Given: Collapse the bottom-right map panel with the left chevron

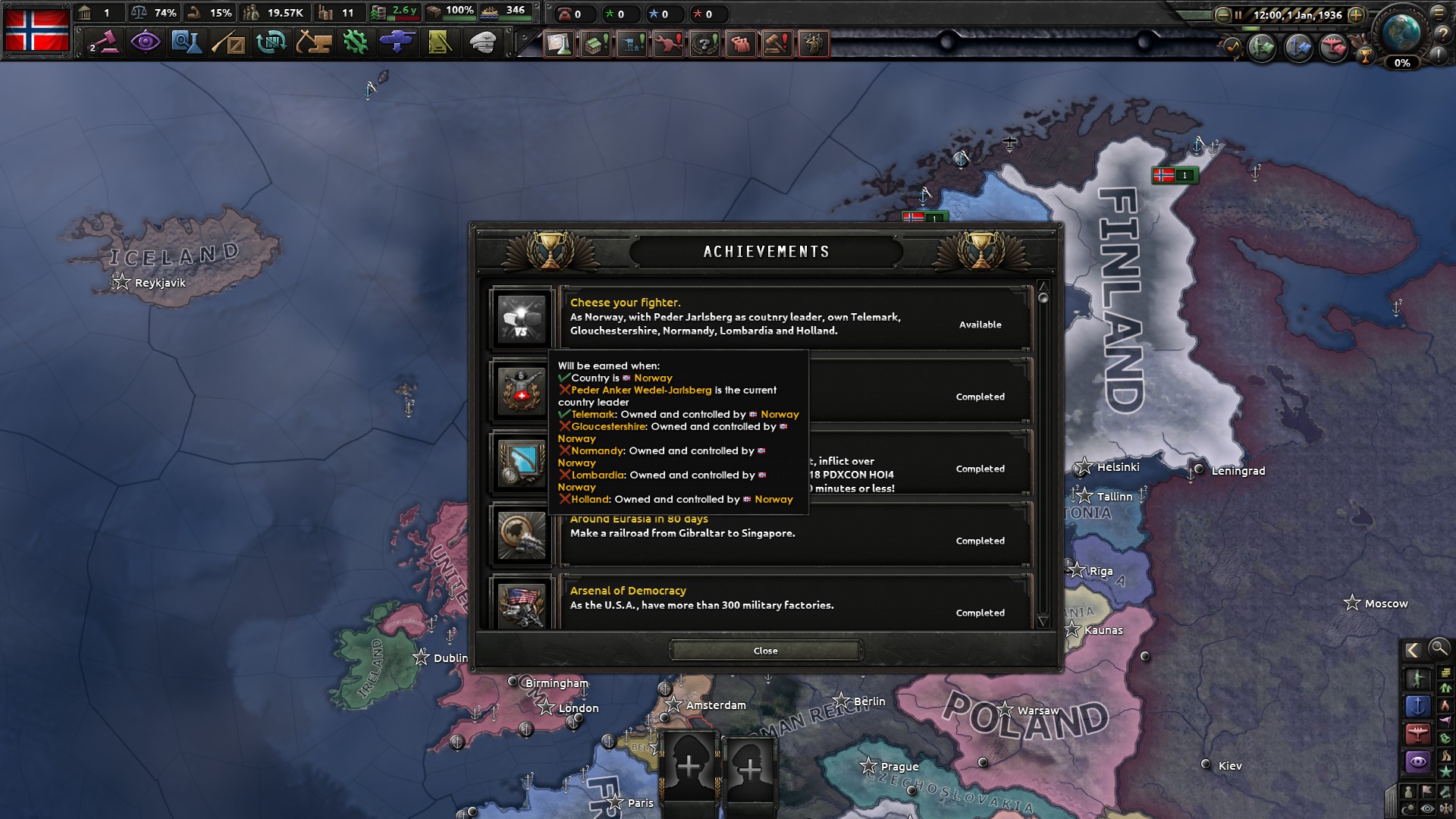Looking at the screenshot, I should 1412,651.
